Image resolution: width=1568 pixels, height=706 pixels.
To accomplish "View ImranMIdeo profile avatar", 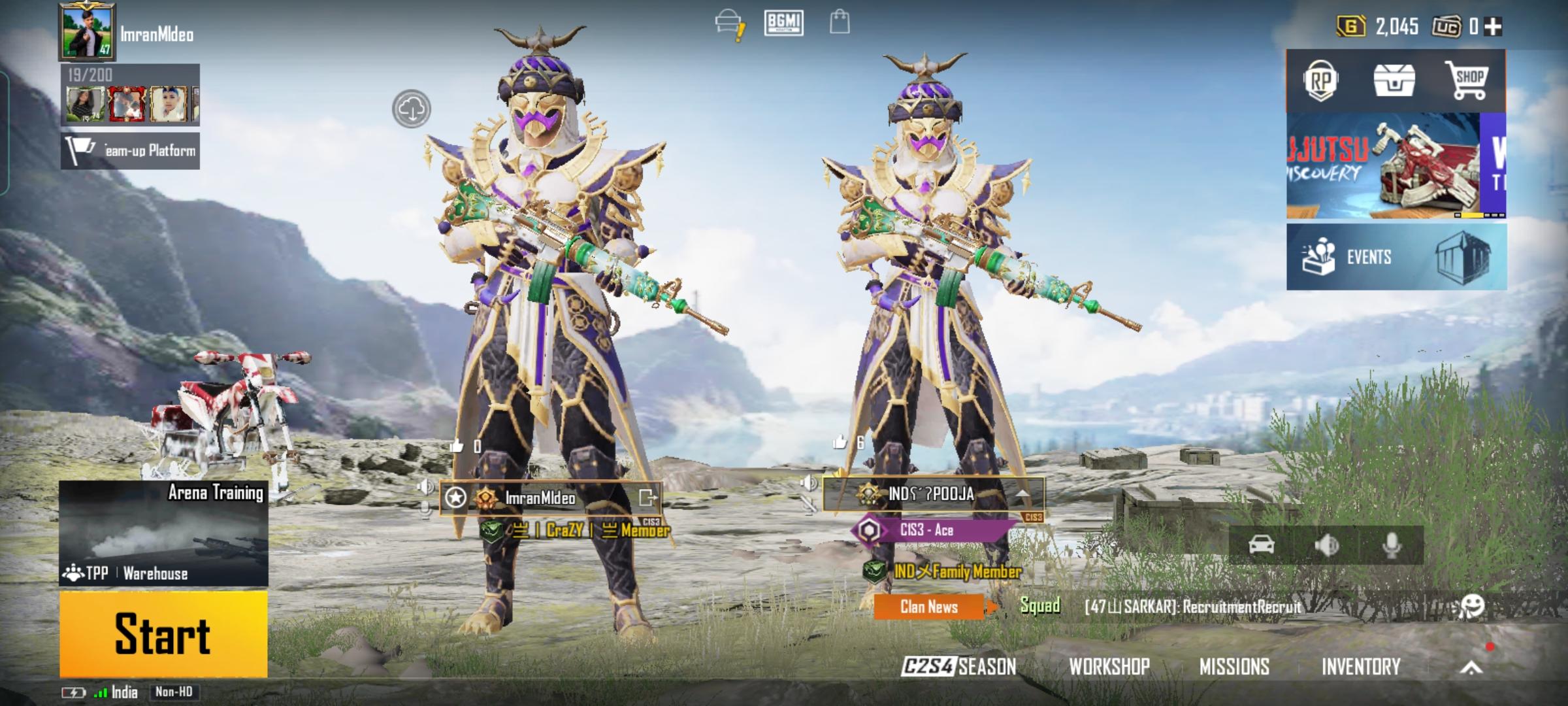I will 88,31.
